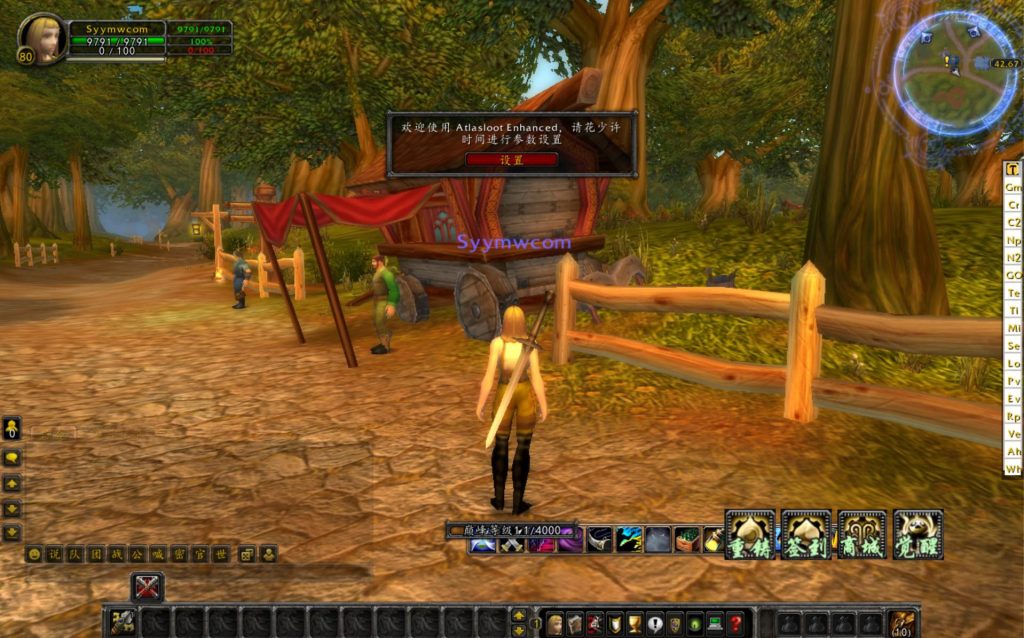Click the red 设置 button in the AtlasLoot popup
Screen dimensions: 1024x638
coord(511,160)
